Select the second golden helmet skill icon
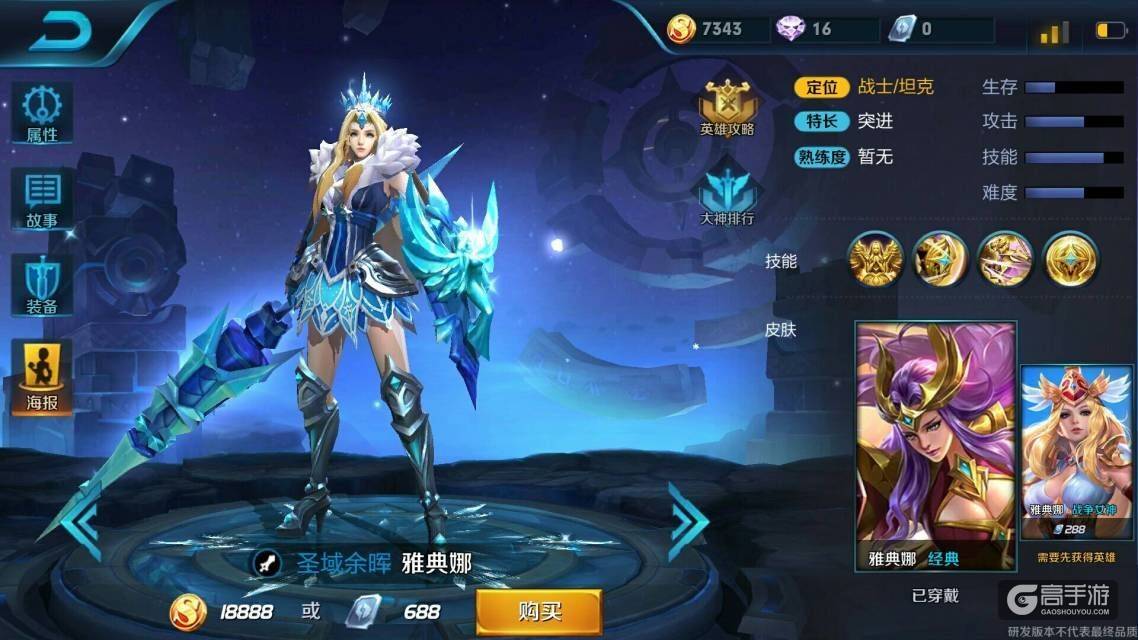Viewport: 1138px width, 640px height. point(941,260)
